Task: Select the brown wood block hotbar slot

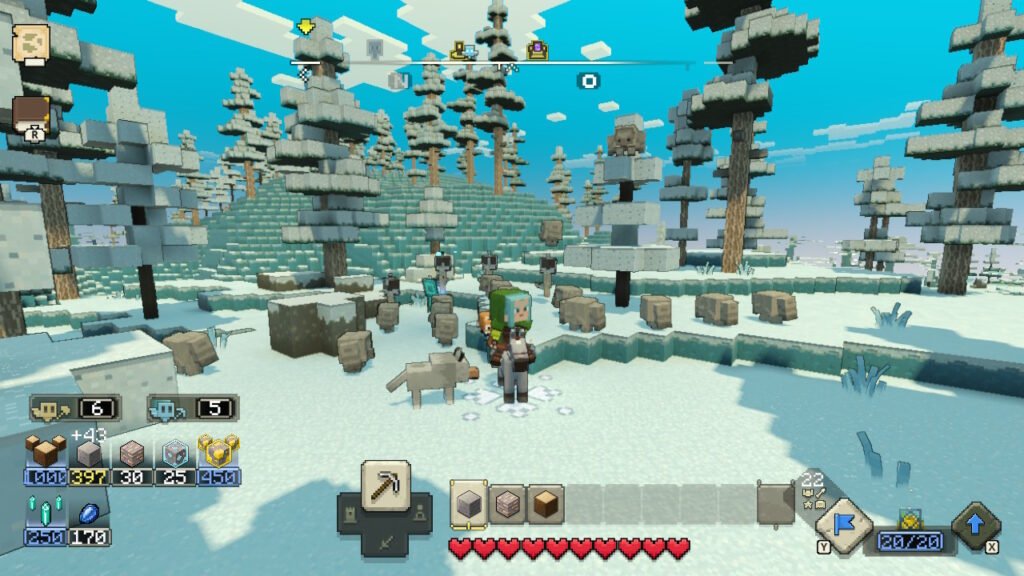Action: 545,504
